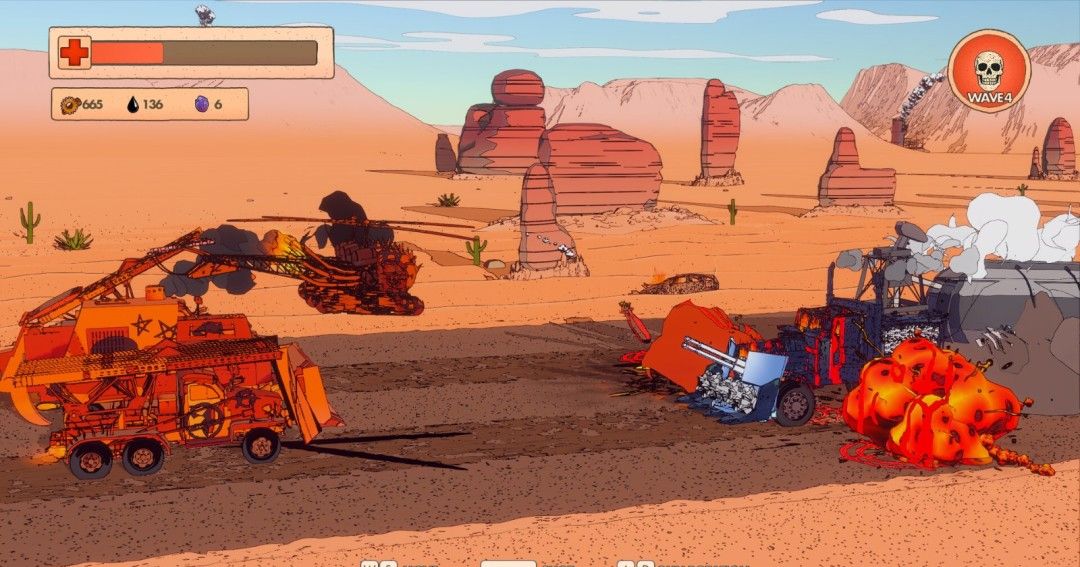
Task: Click the Wave 4 skull badge
Action: pyautogui.click(x=988, y=72)
